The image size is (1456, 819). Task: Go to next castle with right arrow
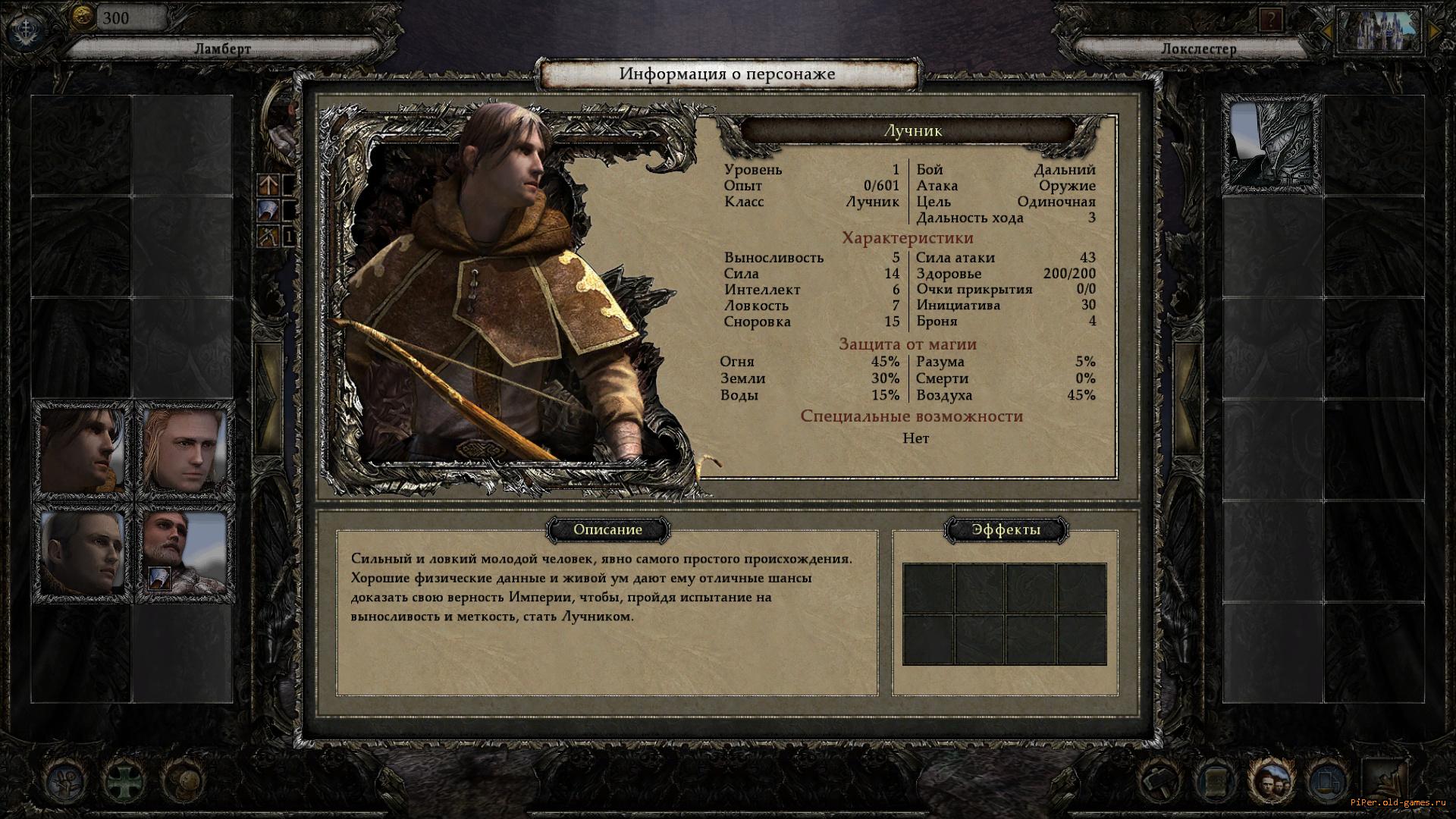1434,31
